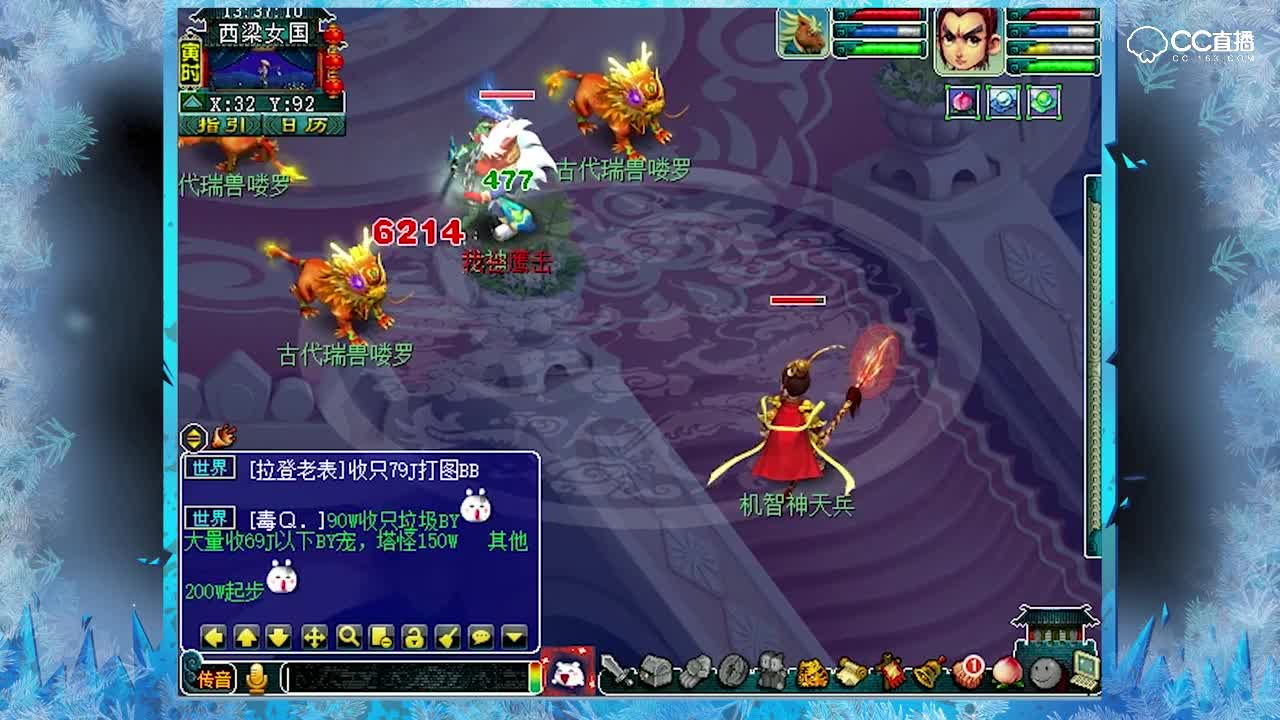Click the magnifier search icon above chat
1280x720 pixels.
[347, 636]
